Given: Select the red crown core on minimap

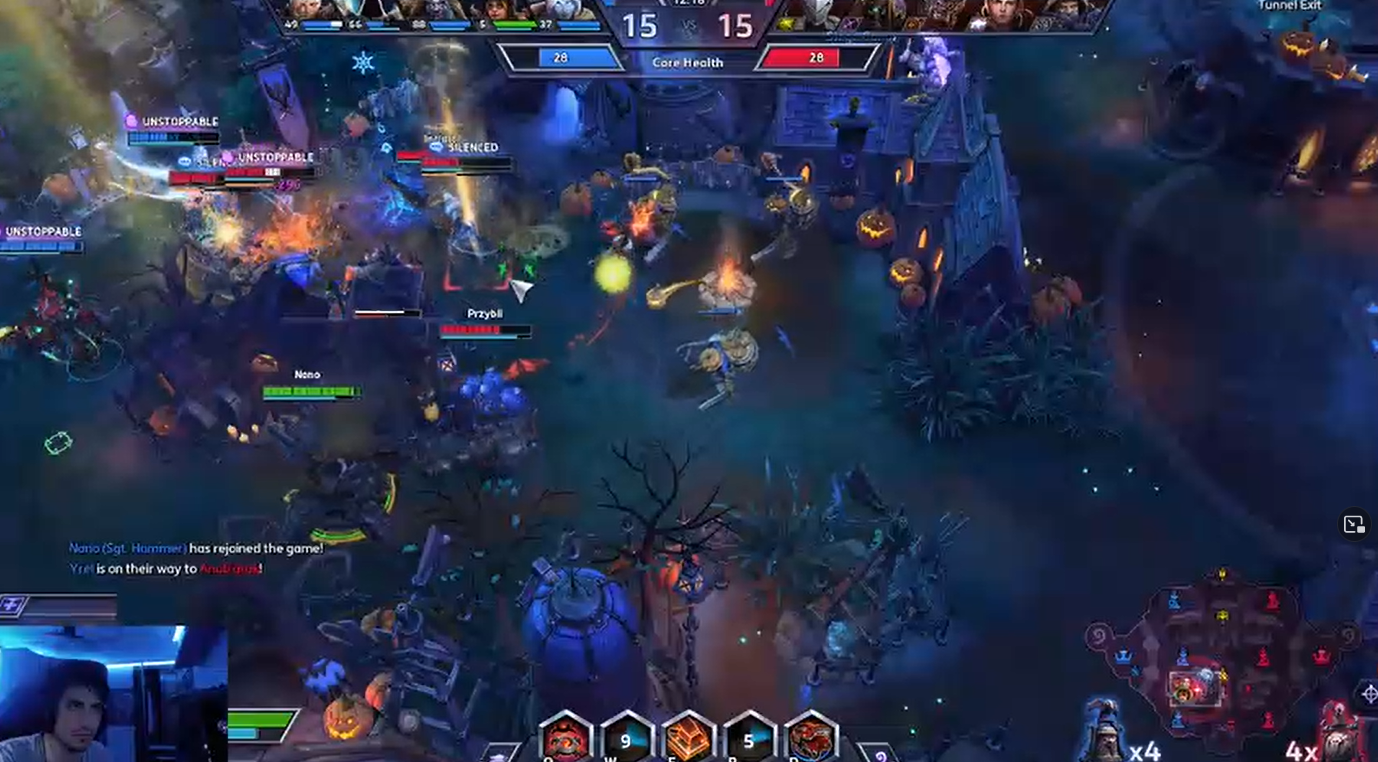Looking at the screenshot, I should [x=1321, y=657].
